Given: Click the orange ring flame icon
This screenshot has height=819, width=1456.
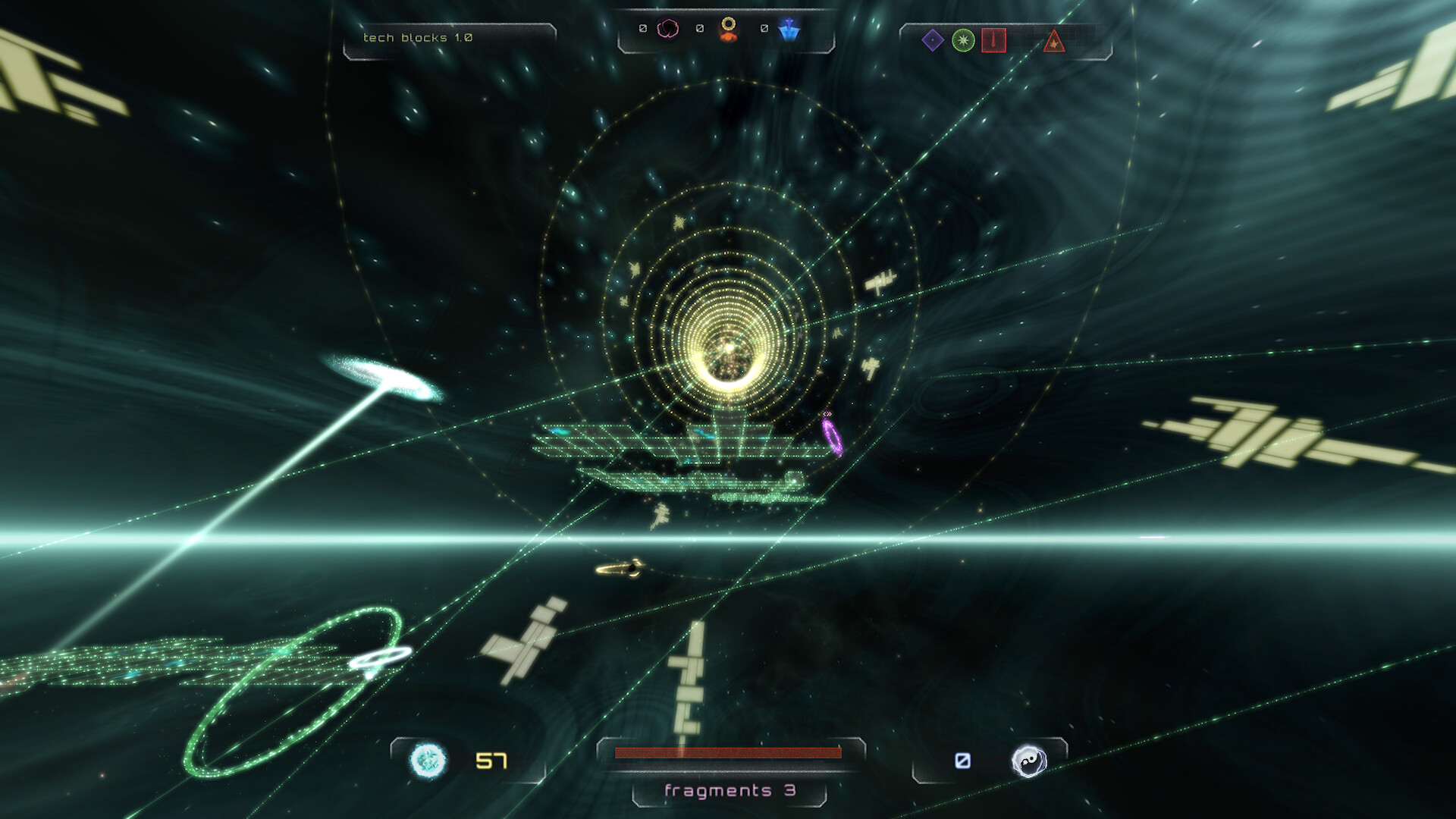Looking at the screenshot, I should 730,30.
